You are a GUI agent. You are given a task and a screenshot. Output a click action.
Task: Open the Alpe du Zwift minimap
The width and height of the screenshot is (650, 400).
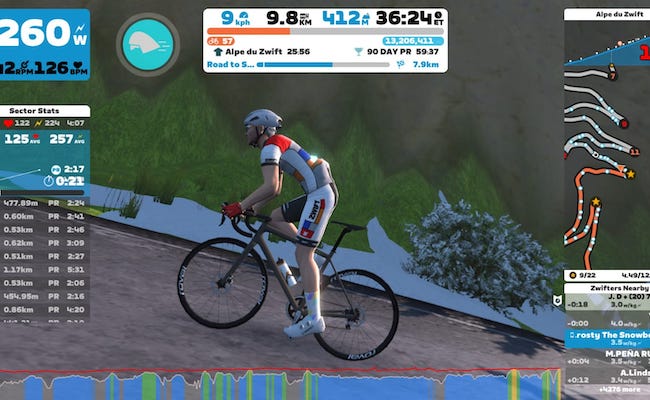[x=606, y=140]
